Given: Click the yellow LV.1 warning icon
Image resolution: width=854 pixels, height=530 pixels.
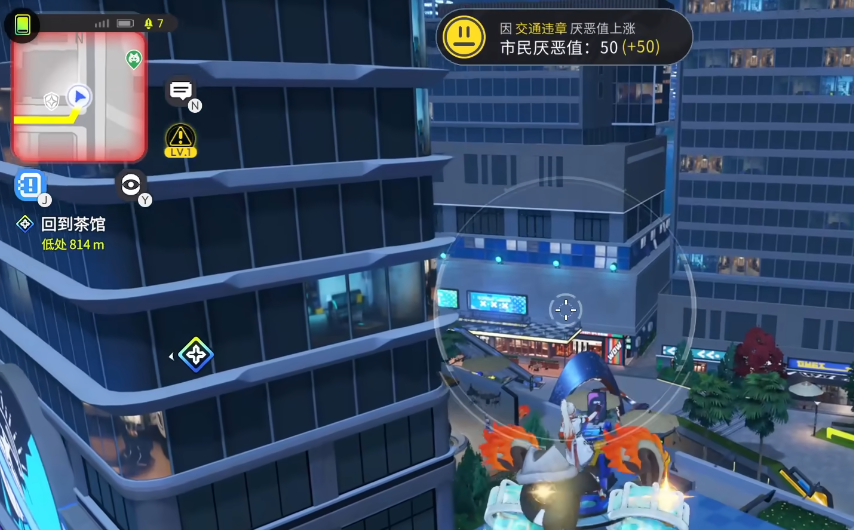Looking at the screenshot, I should pos(180,138).
